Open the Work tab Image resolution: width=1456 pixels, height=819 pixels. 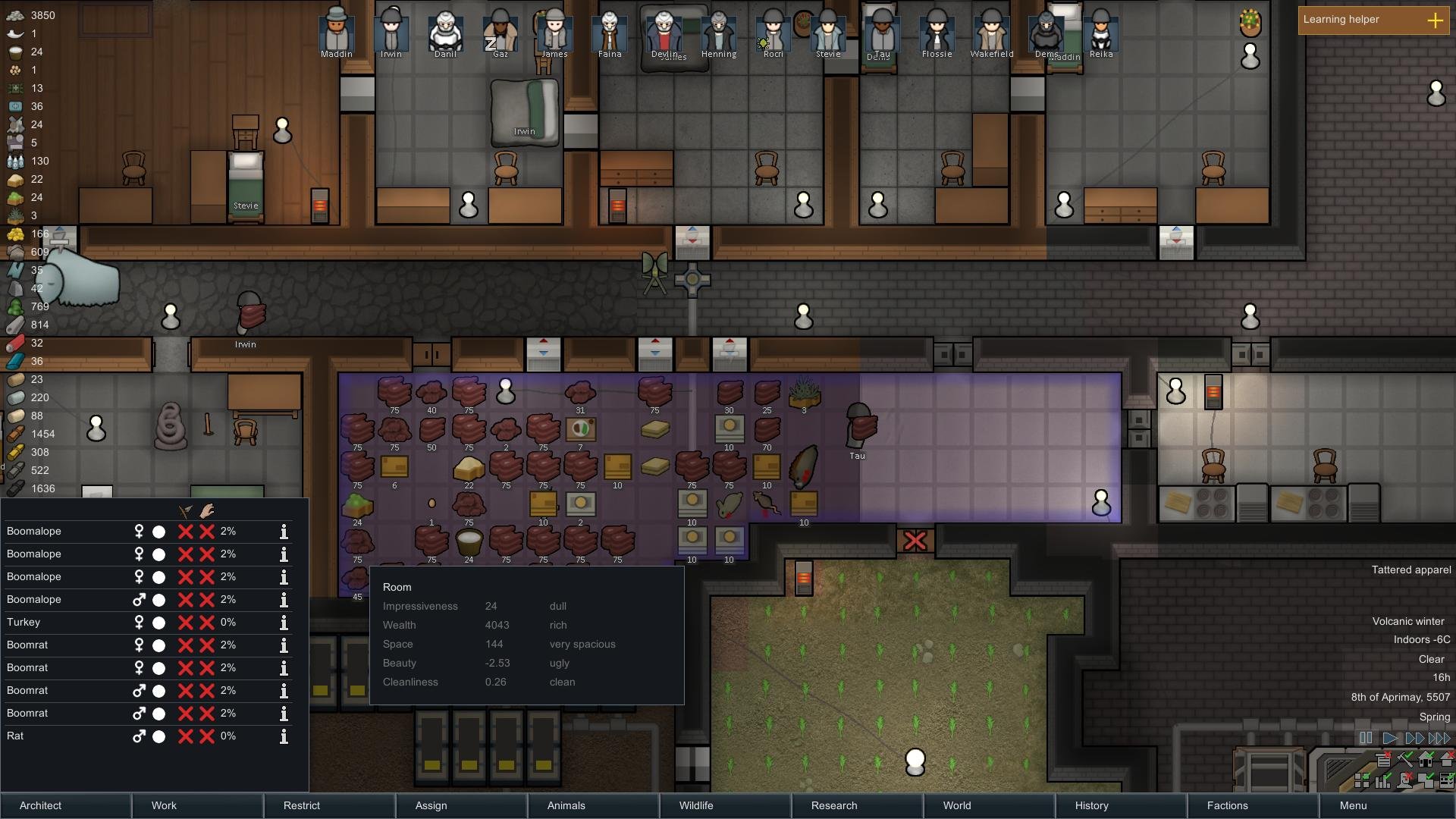[x=197, y=805]
